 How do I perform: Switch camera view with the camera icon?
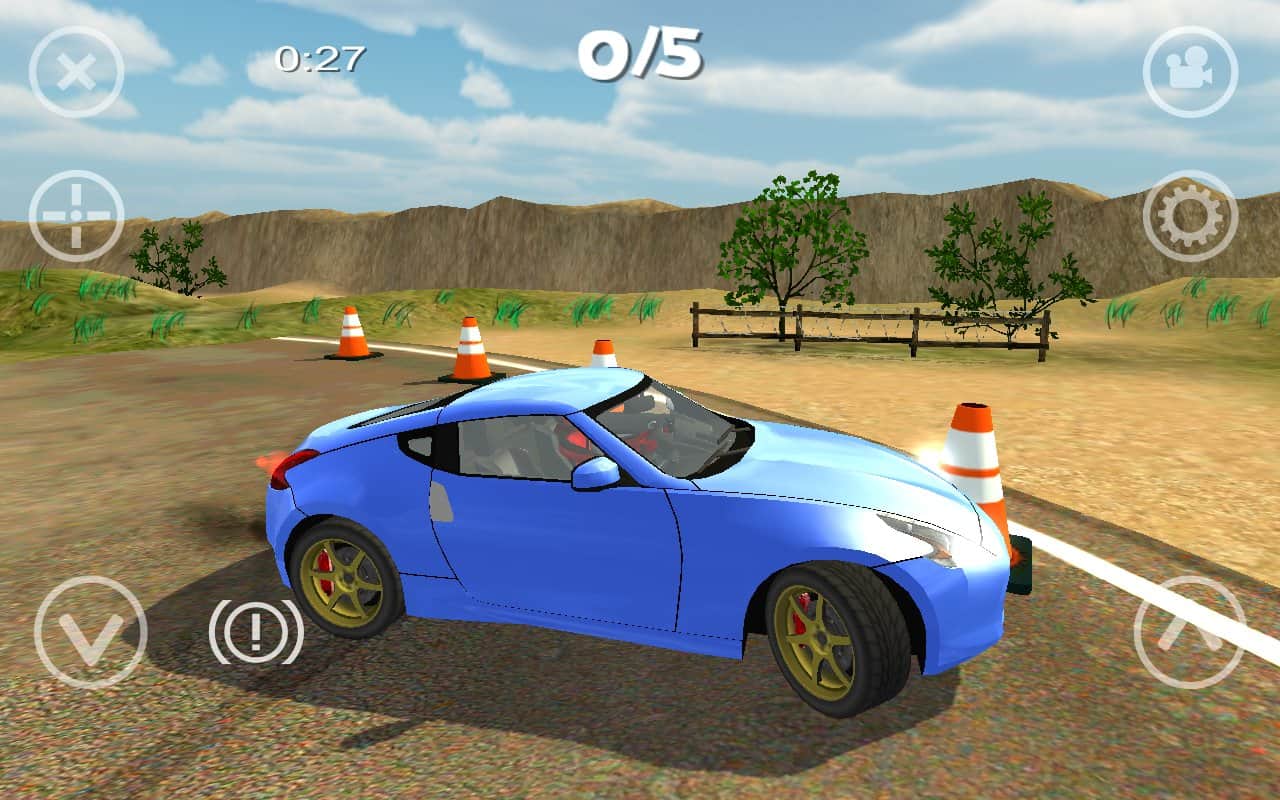tap(1190, 72)
